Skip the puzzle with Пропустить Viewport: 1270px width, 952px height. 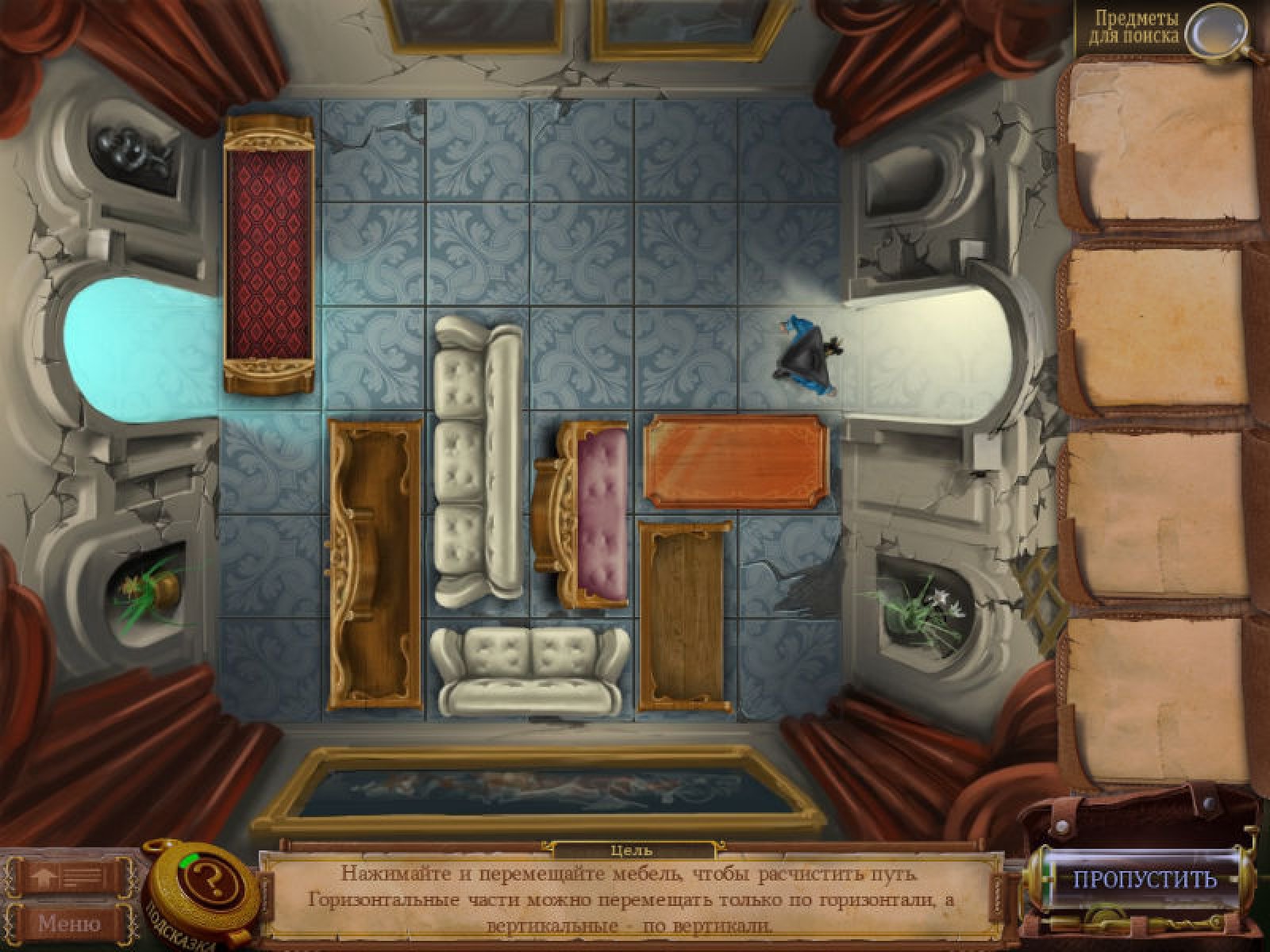coord(1145,879)
